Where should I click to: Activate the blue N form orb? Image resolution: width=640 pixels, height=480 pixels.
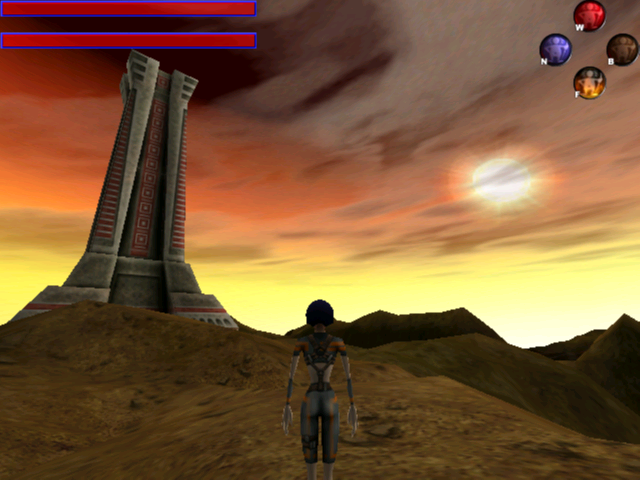[556, 49]
